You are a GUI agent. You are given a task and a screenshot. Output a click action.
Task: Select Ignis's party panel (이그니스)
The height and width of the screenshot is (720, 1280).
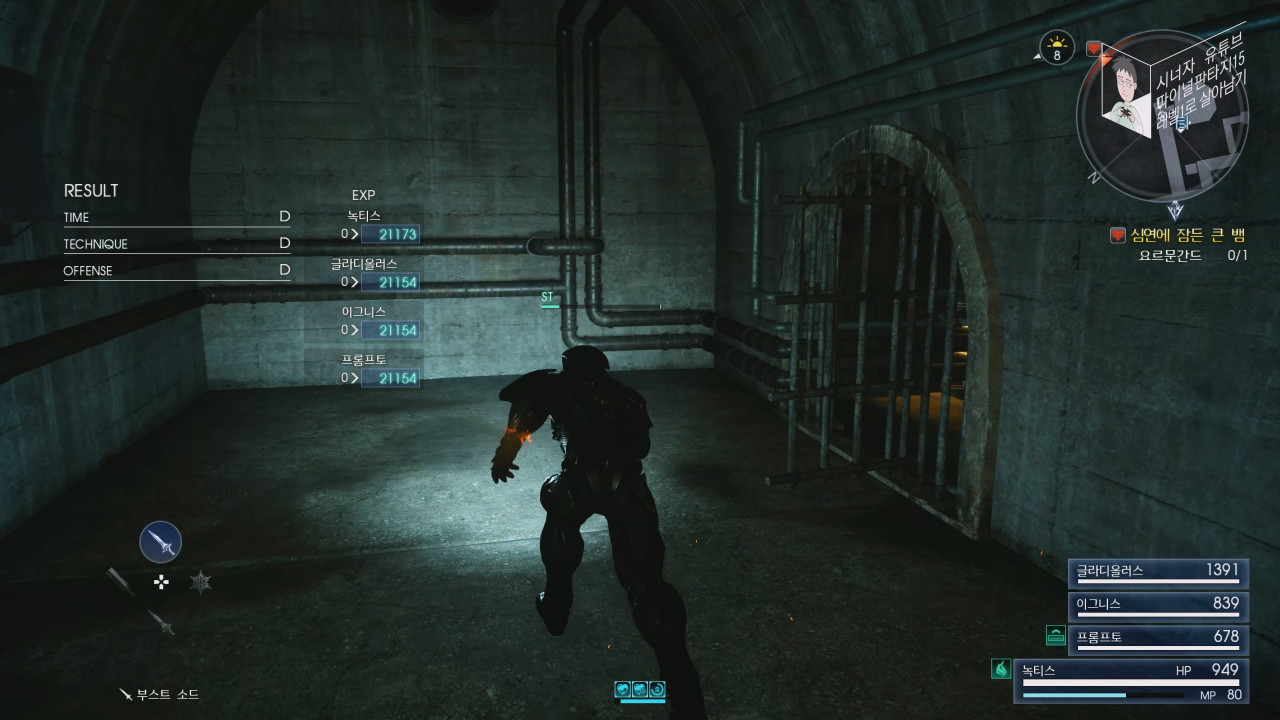pos(1158,604)
